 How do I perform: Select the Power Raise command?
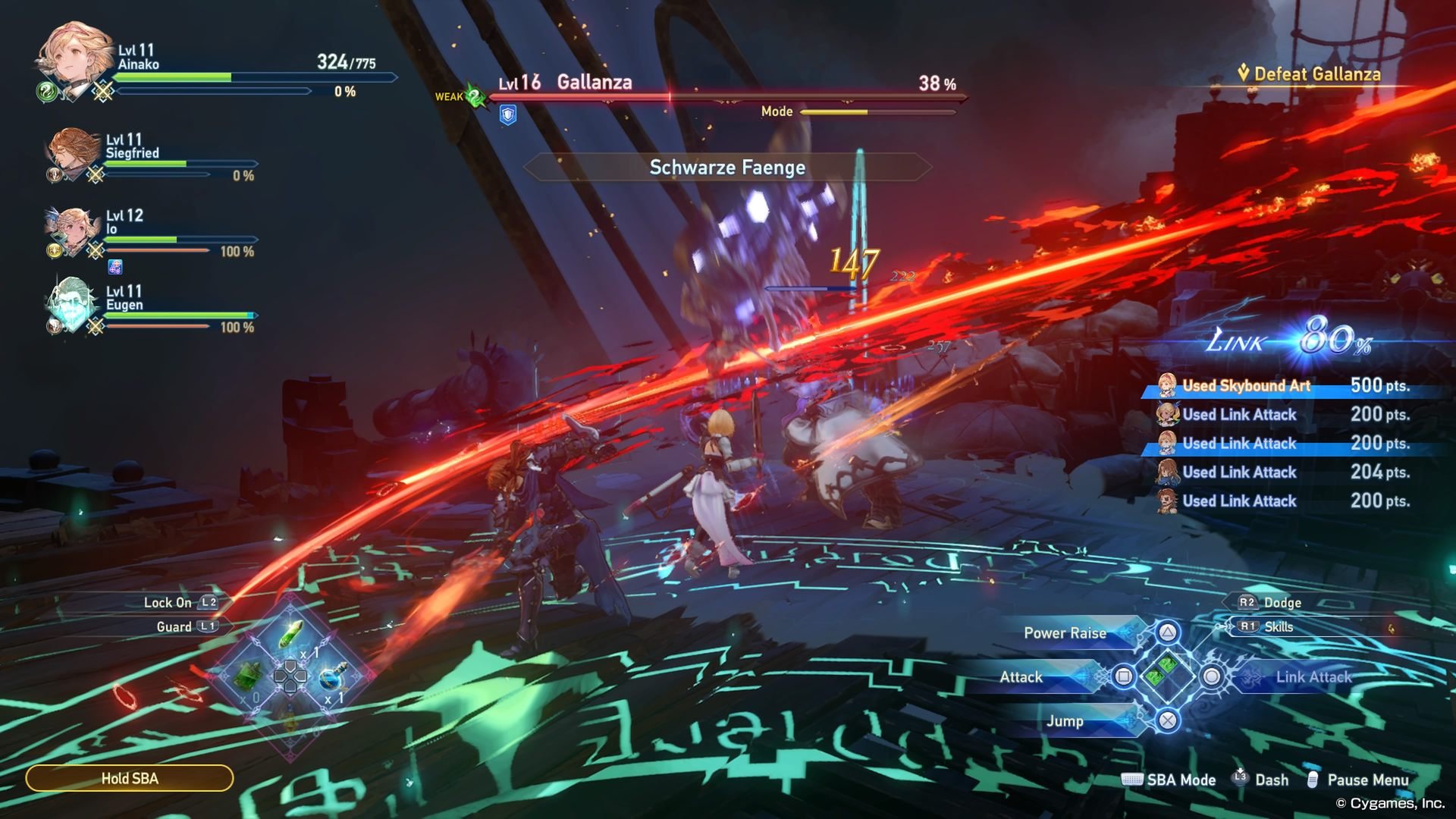coord(1065,632)
